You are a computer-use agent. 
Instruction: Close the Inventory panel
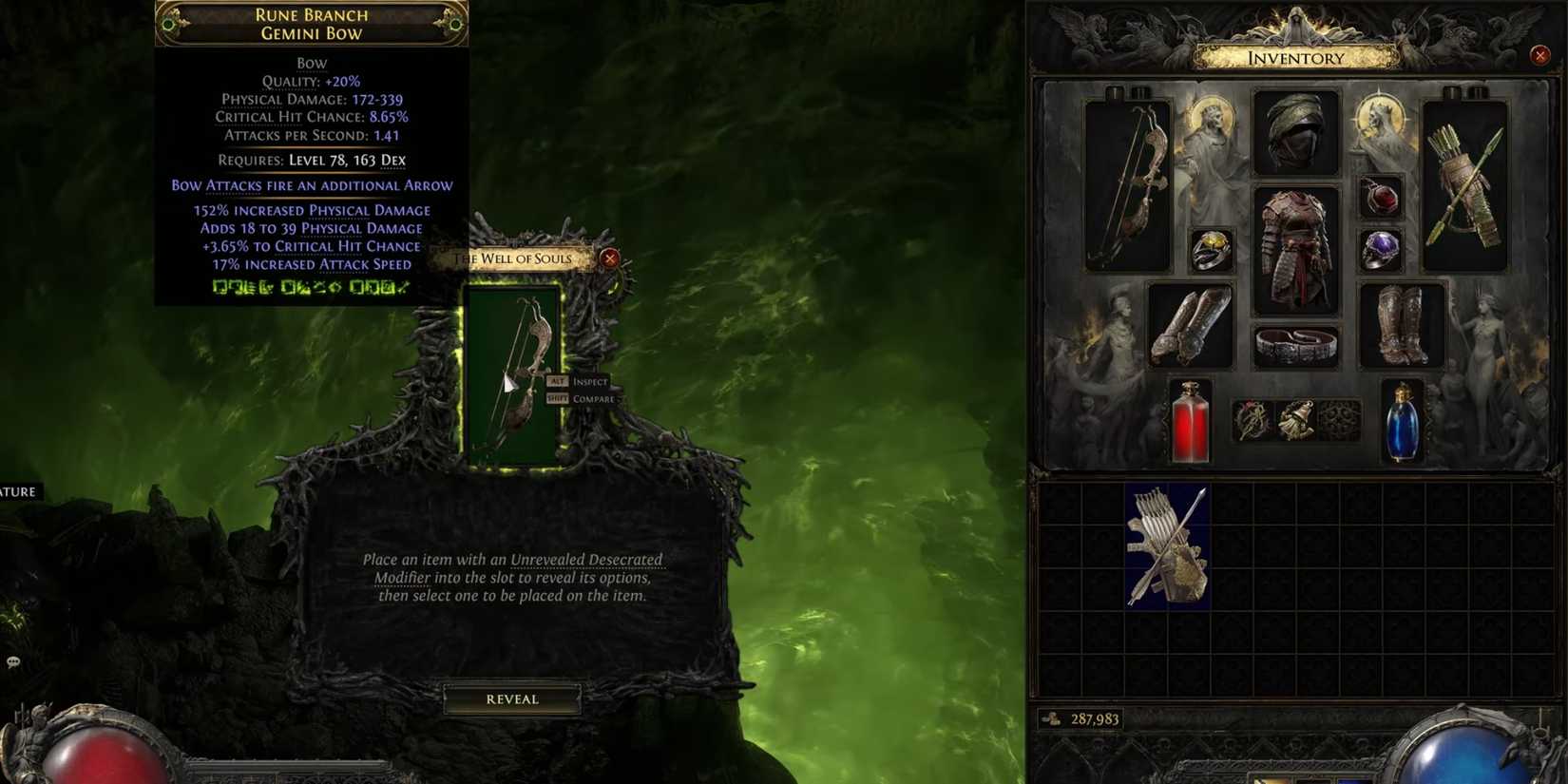click(x=1539, y=55)
